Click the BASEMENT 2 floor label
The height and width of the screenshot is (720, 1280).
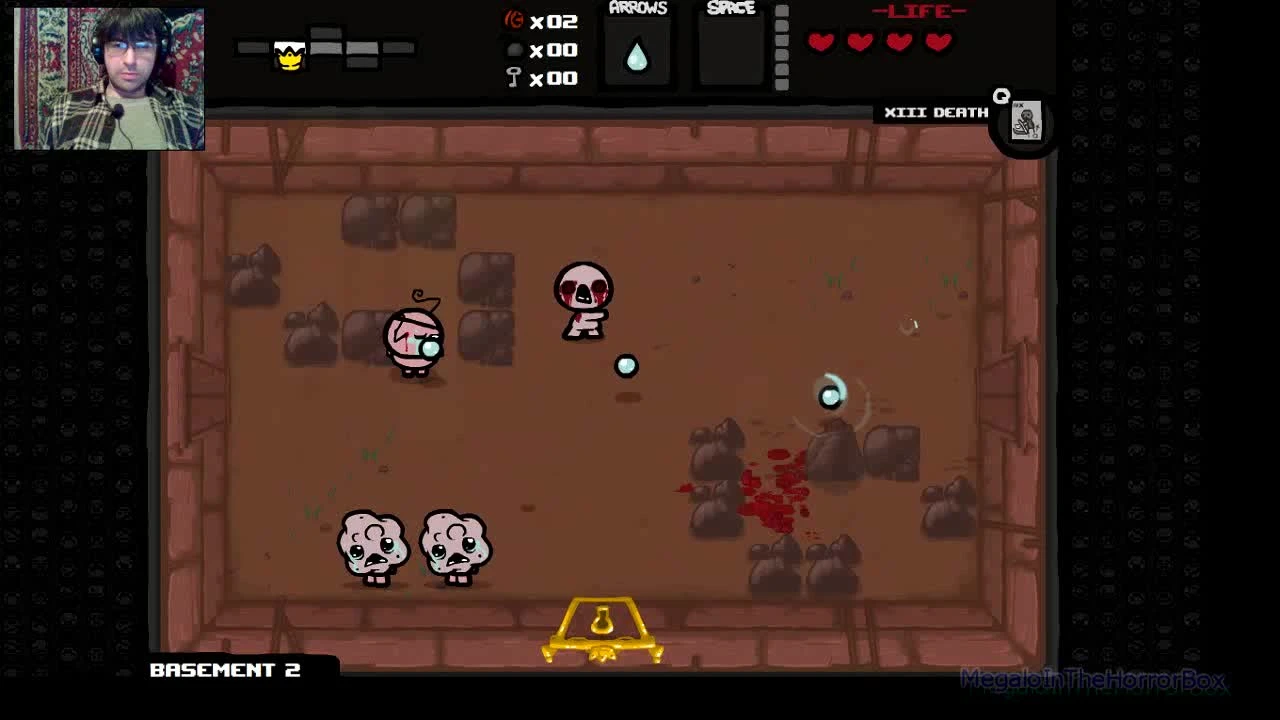point(225,671)
